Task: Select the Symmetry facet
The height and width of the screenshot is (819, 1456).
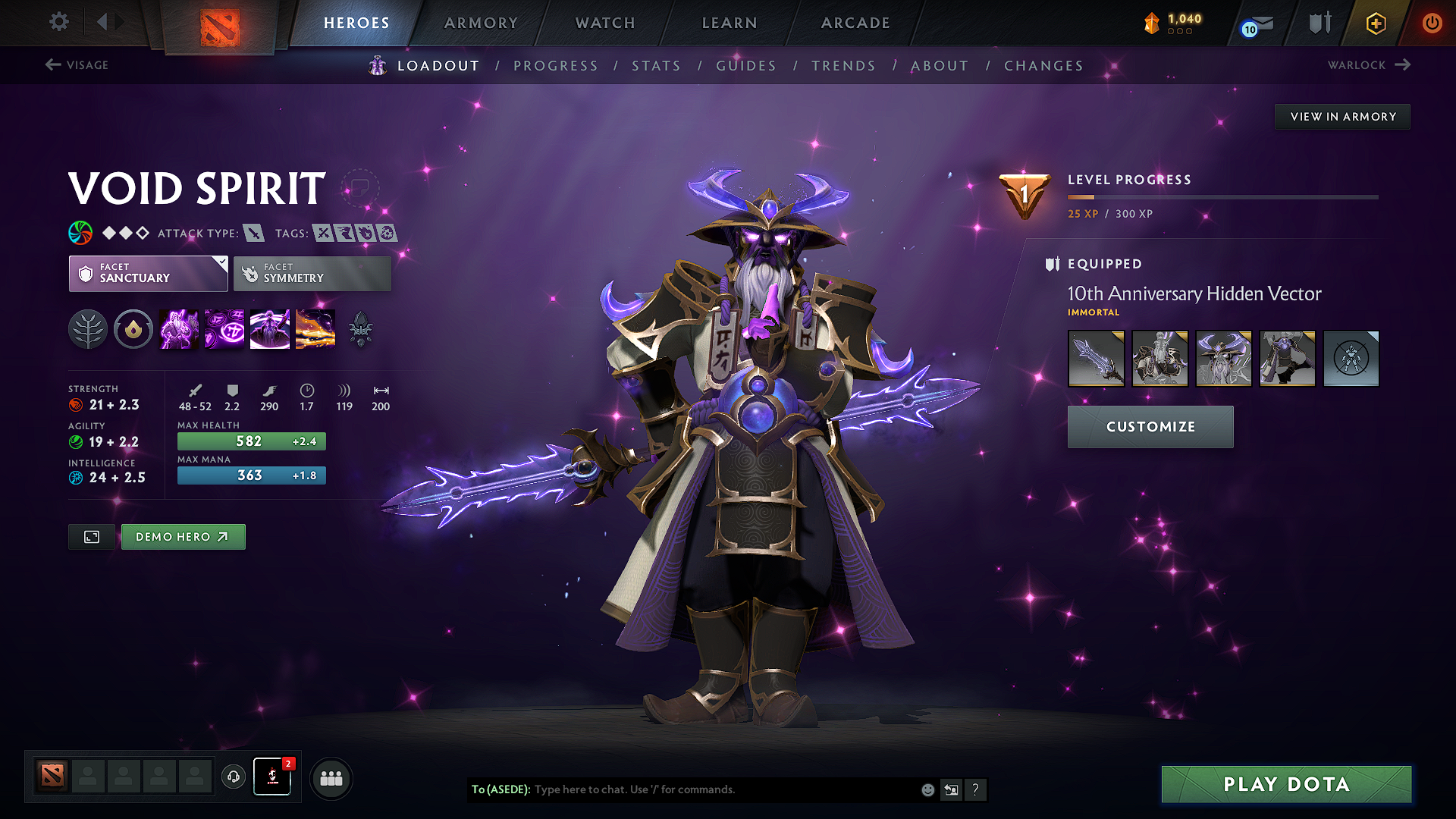Action: click(x=312, y=273)
